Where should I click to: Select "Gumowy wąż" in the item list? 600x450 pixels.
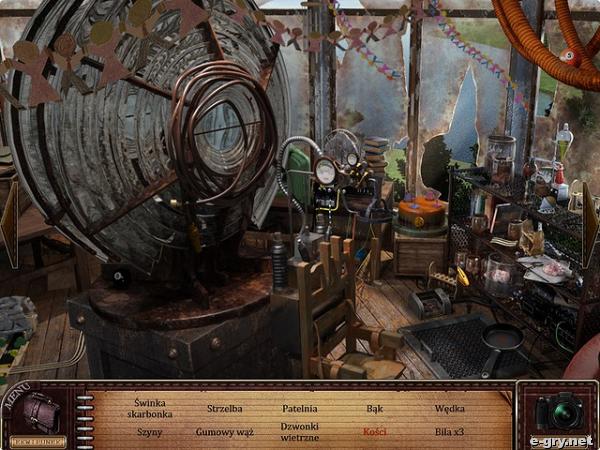click(224, 432)
